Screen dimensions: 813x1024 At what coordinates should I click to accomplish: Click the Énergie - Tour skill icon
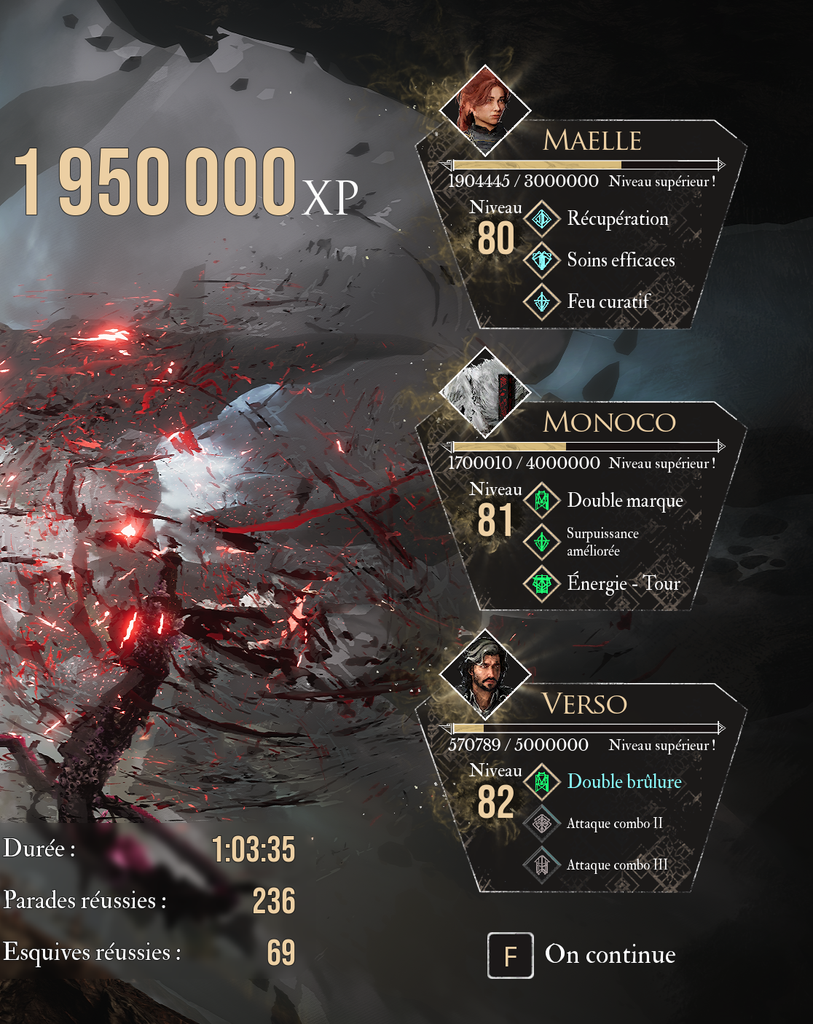pyautogui.click(x=542, y=584)
